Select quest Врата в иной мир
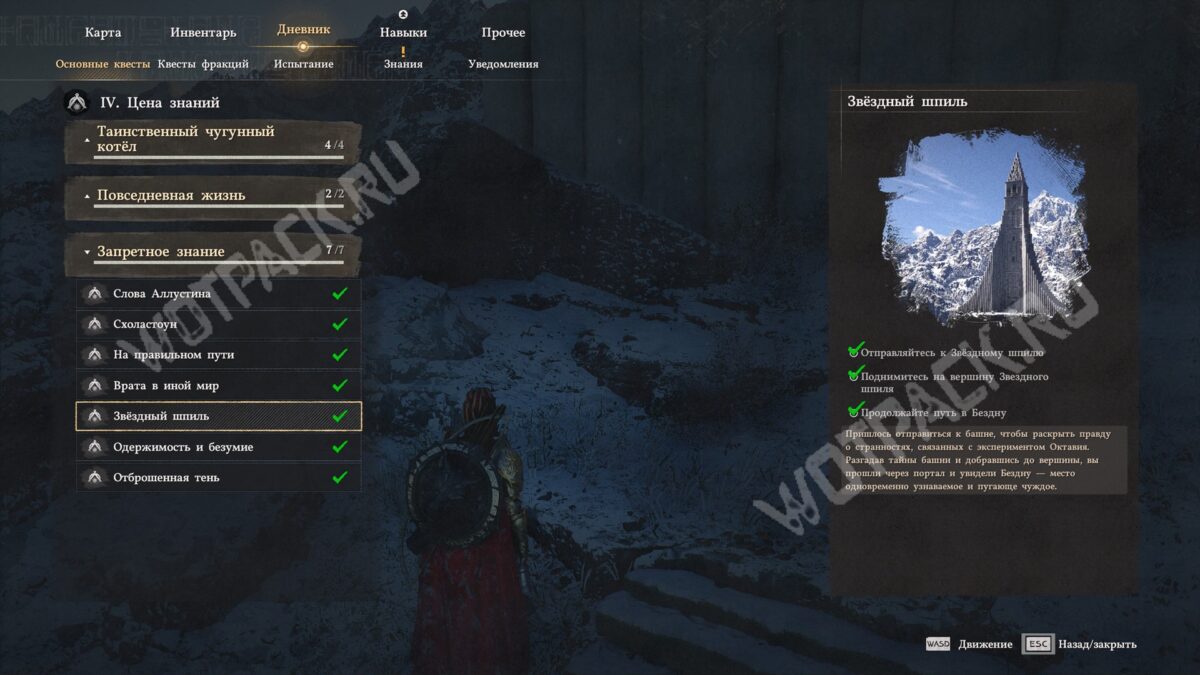Viewport: 1200px width, 675px height. coord(218,386)
